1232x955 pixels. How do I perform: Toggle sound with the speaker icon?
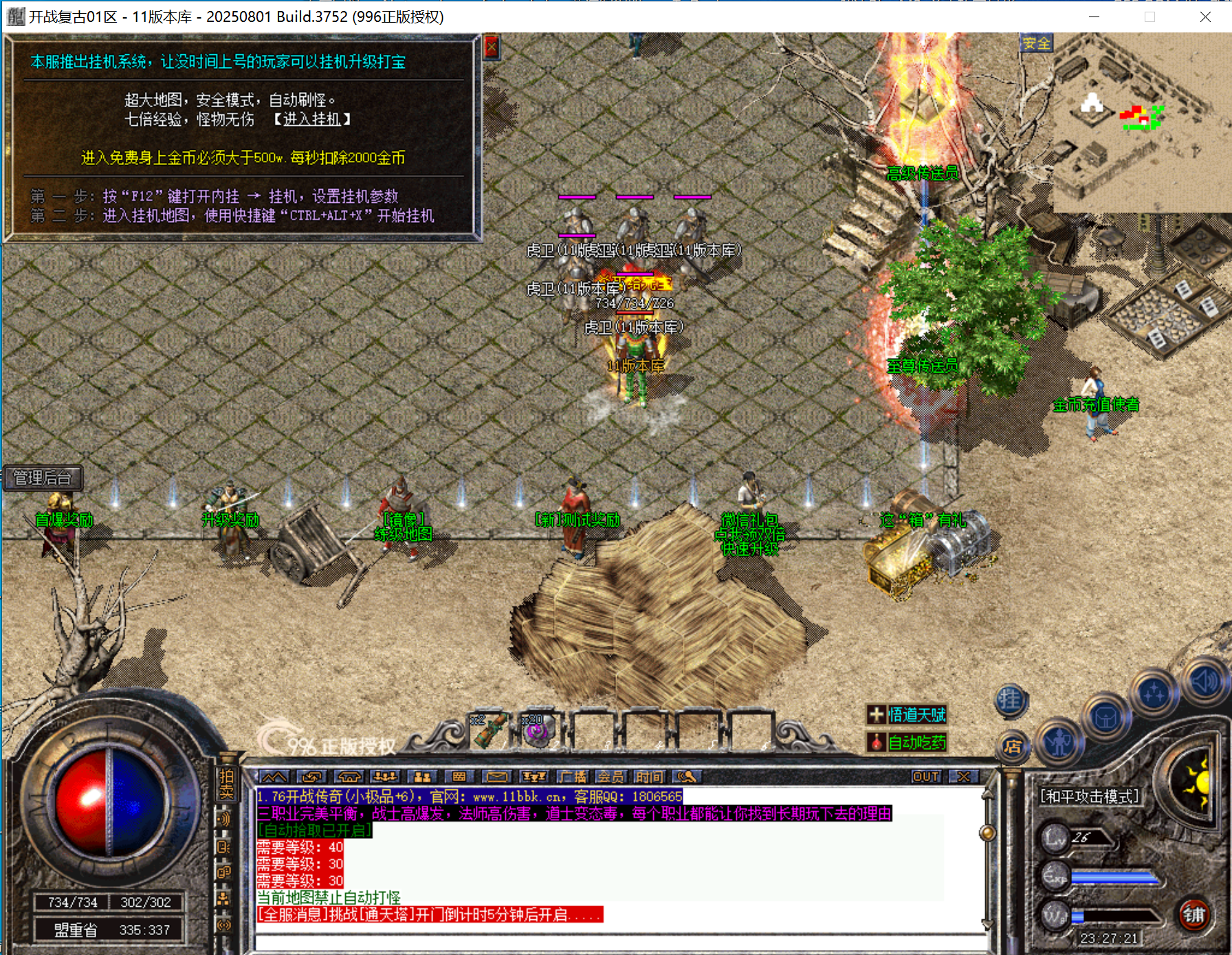(x=1205, y=681)
